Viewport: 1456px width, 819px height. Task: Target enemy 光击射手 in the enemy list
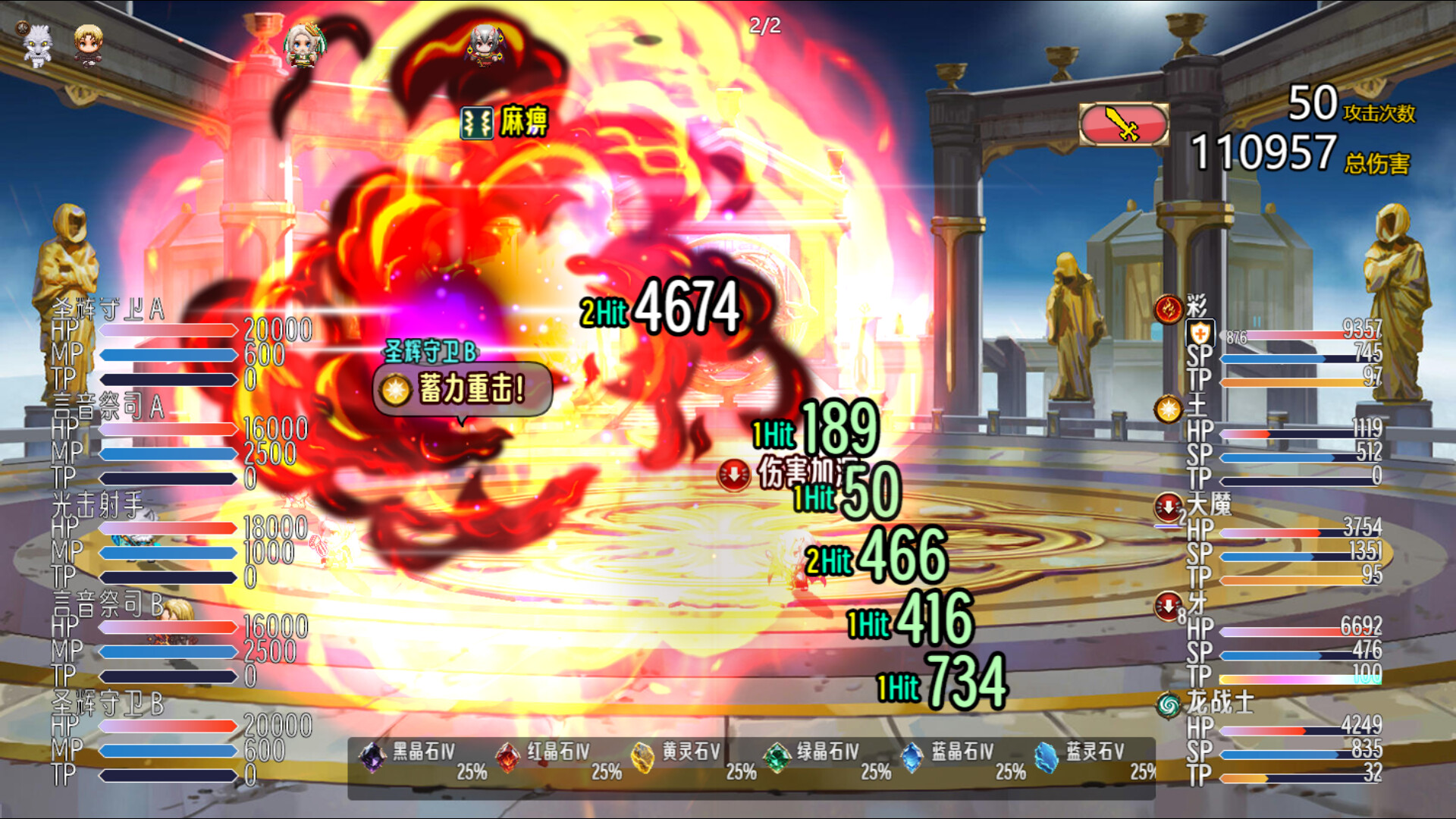97,504
